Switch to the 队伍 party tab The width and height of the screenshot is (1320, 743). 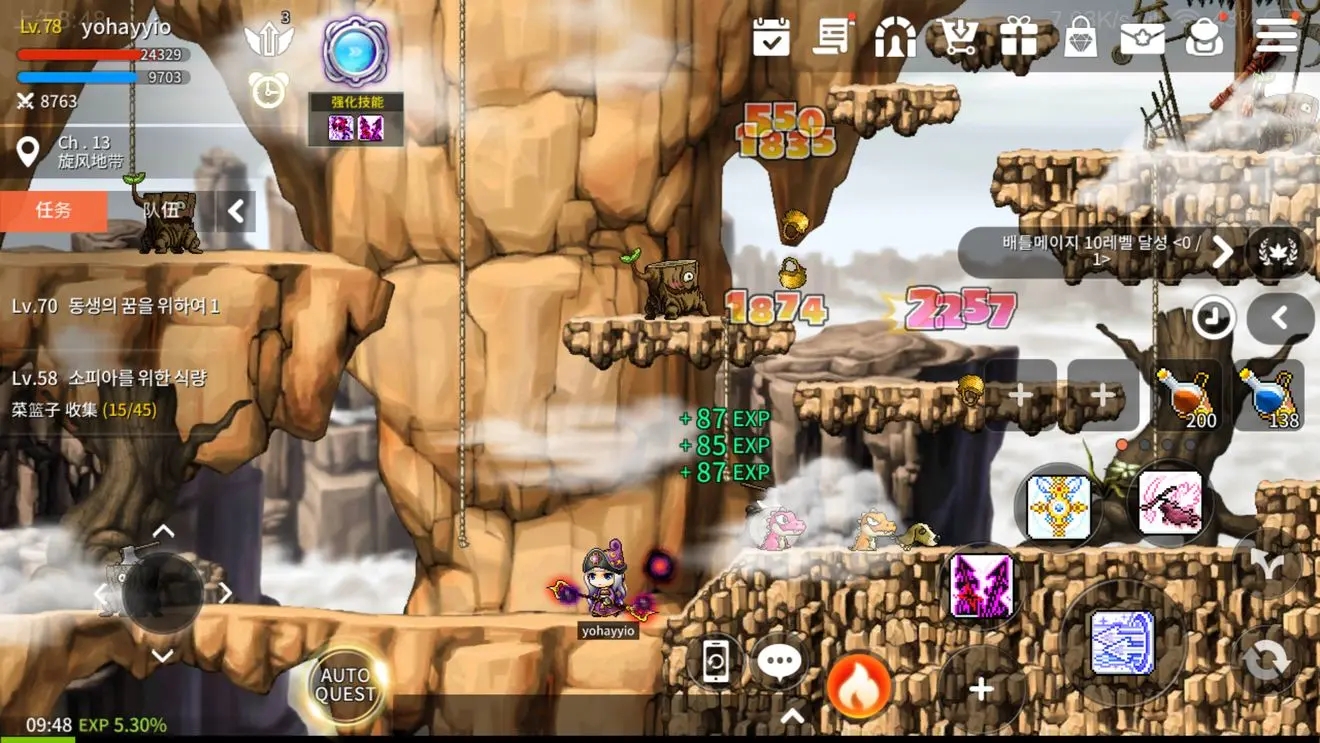tap(162, 210)
